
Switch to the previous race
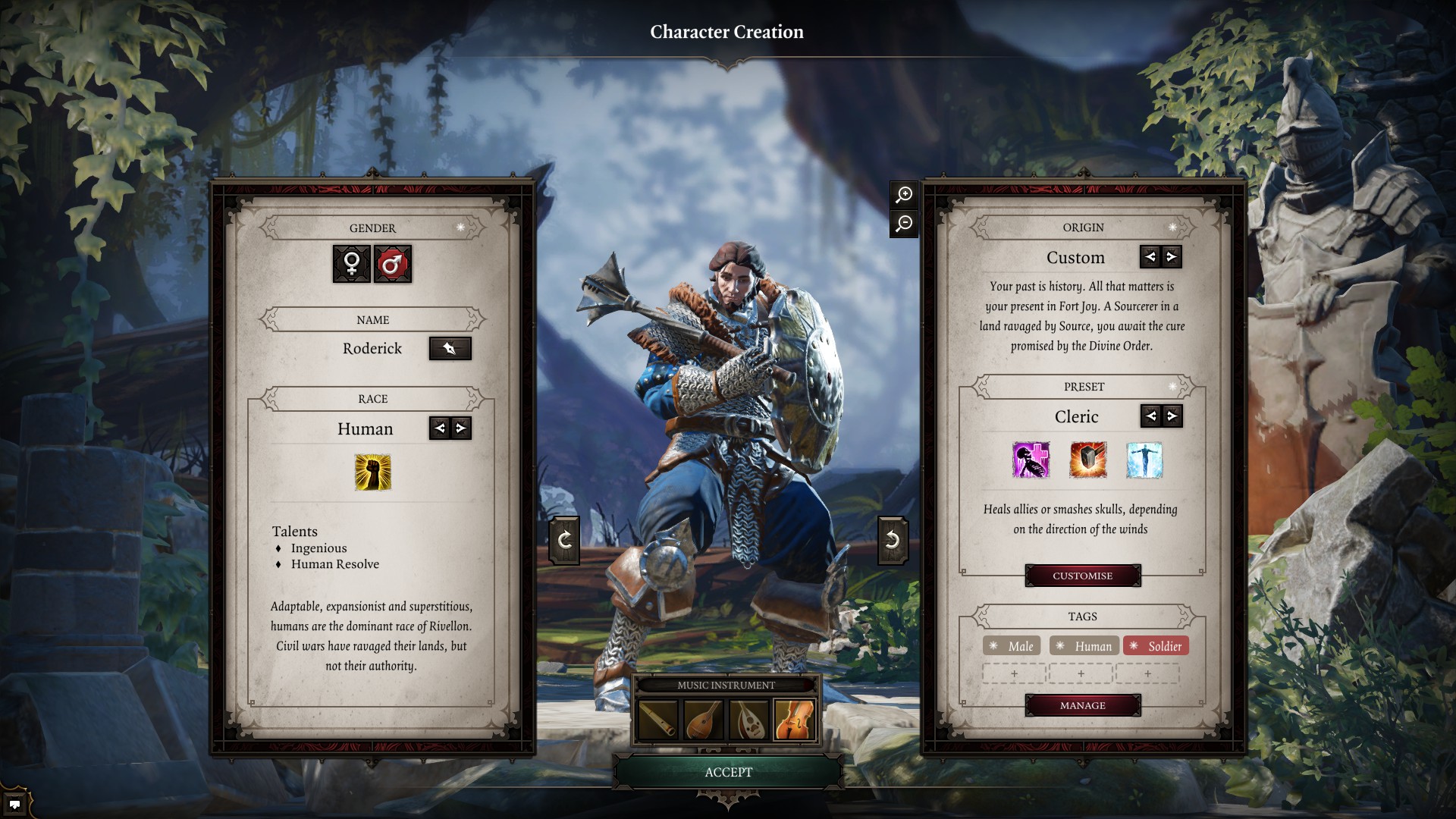point(440,428)
